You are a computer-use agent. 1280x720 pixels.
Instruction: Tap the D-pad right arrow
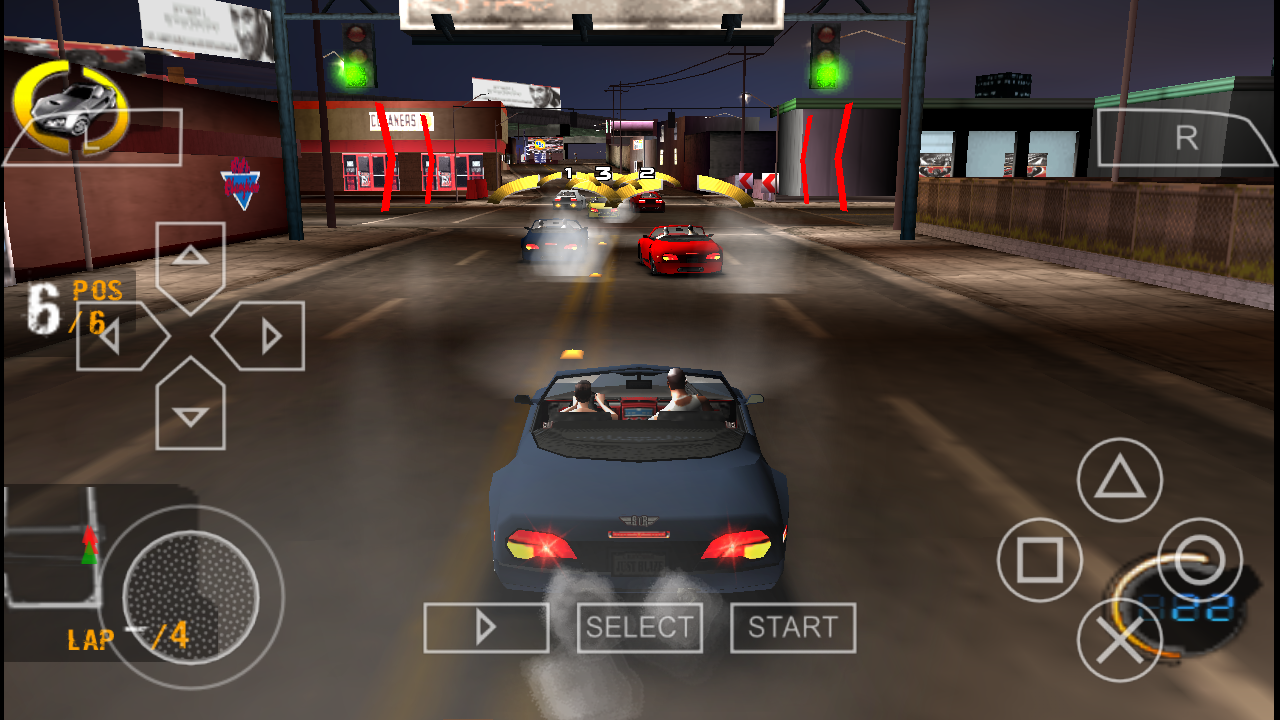[x=262, y=336]
